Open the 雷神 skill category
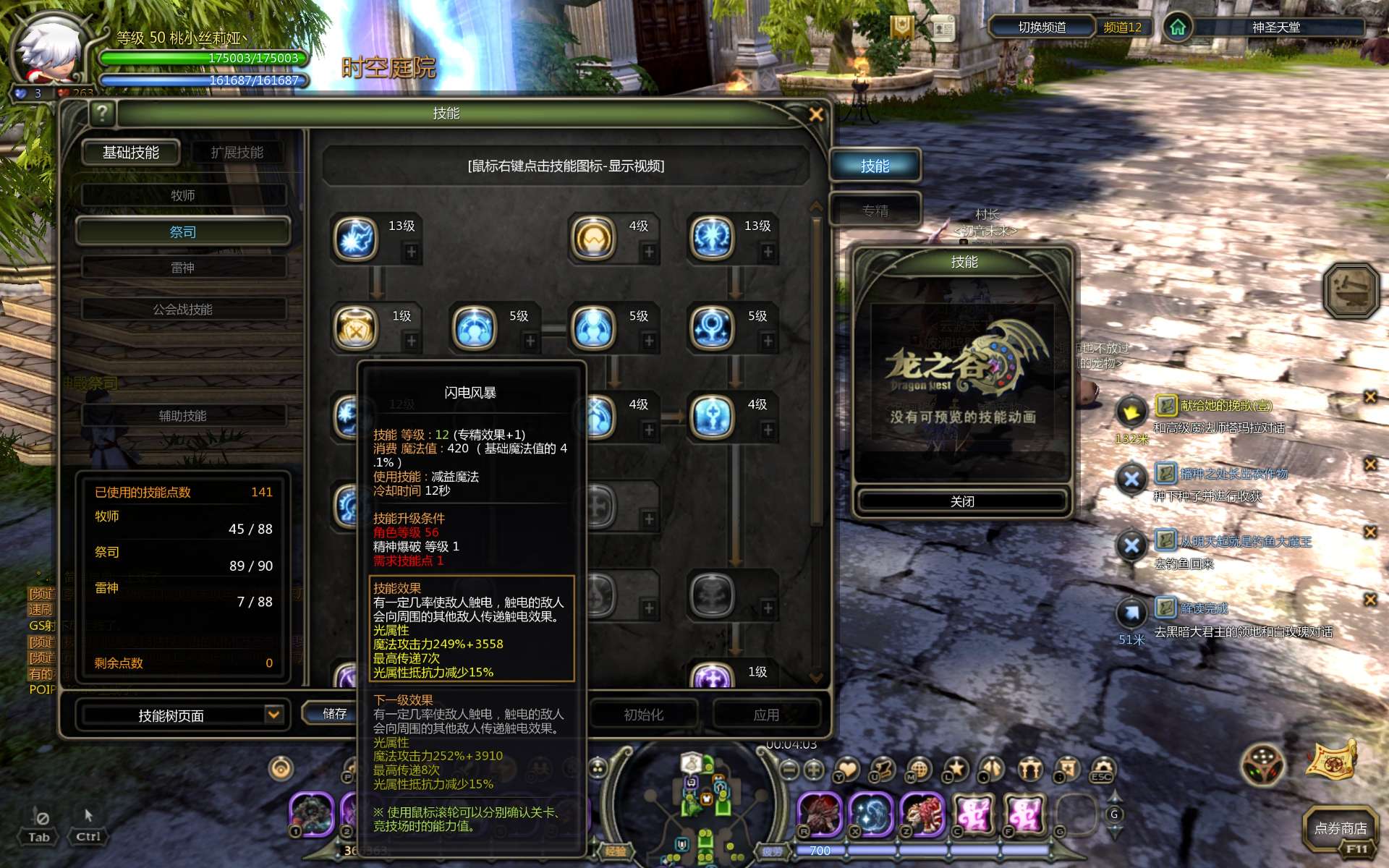Viewport: 1389px width, 868px height. click(183, 268)
